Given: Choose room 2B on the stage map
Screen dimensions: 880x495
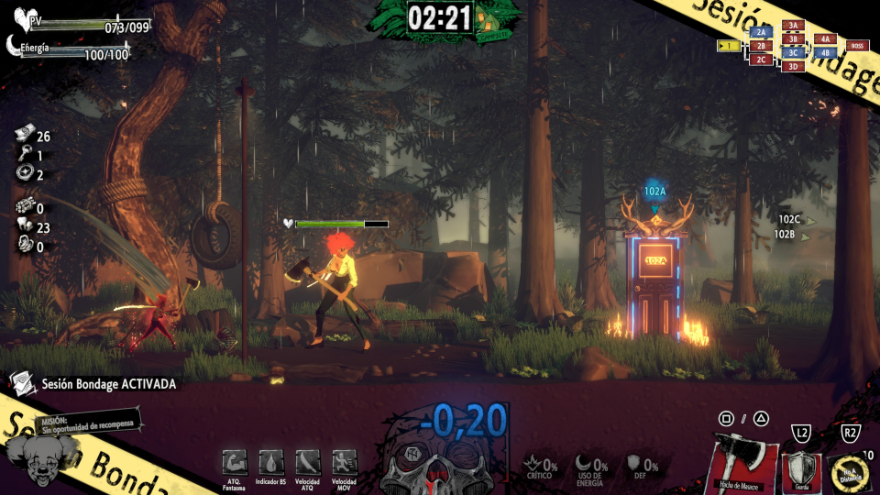Looking at the screenshot, I should pos(761,46).
